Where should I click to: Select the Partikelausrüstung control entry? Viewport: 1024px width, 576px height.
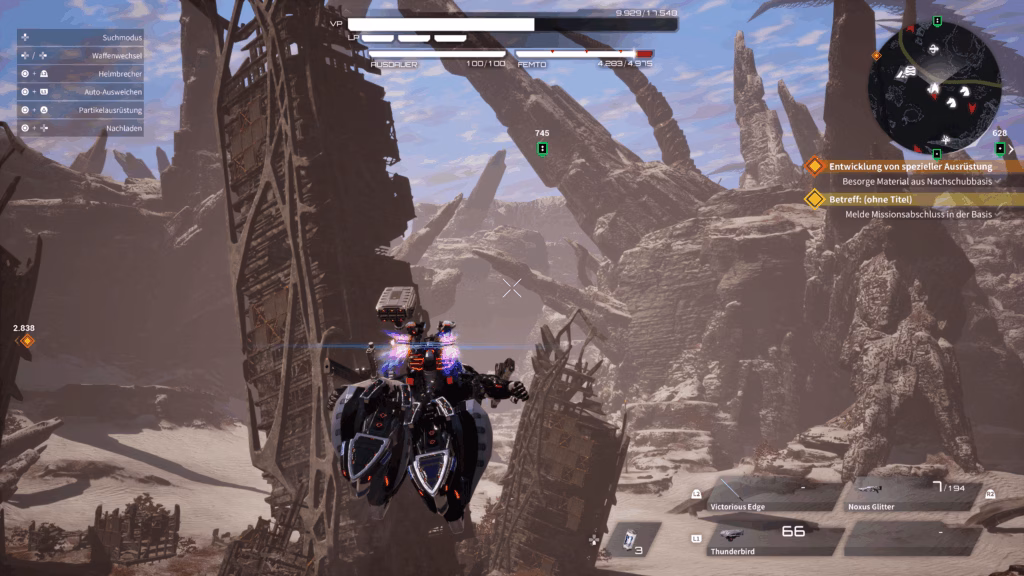point(80,110)
